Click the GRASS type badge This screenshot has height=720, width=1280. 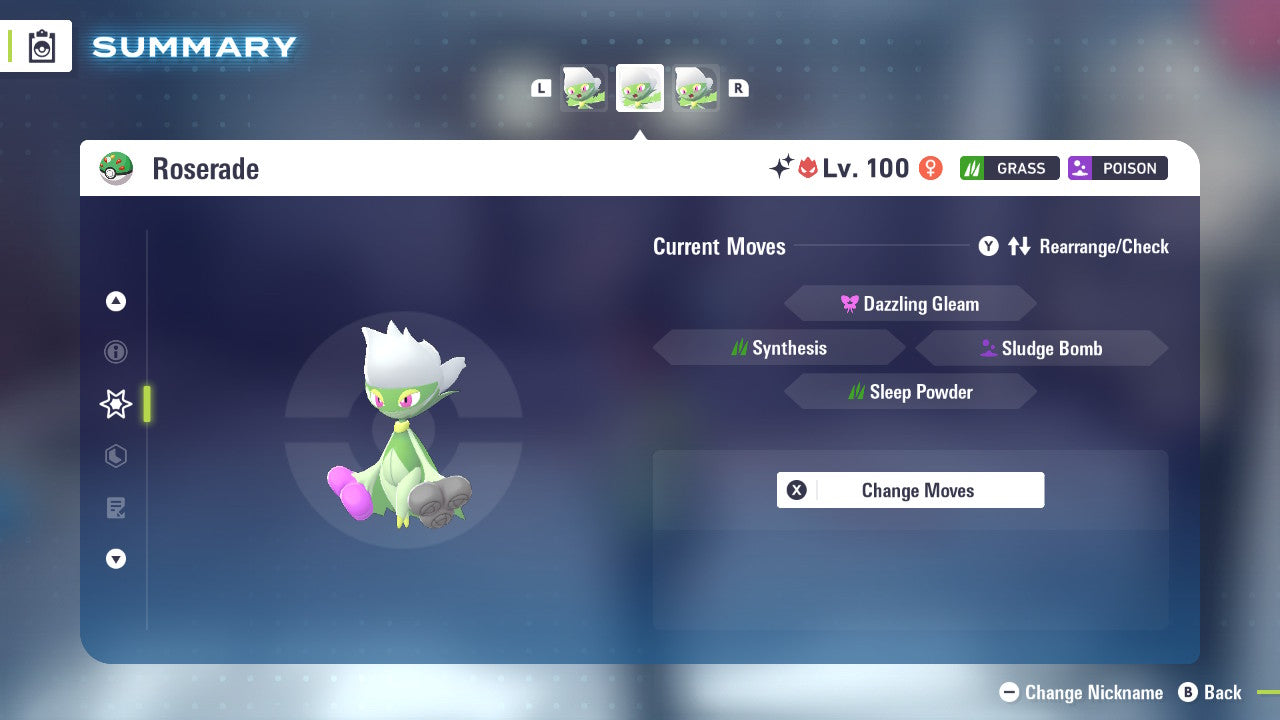click(x=1009, y=168)
